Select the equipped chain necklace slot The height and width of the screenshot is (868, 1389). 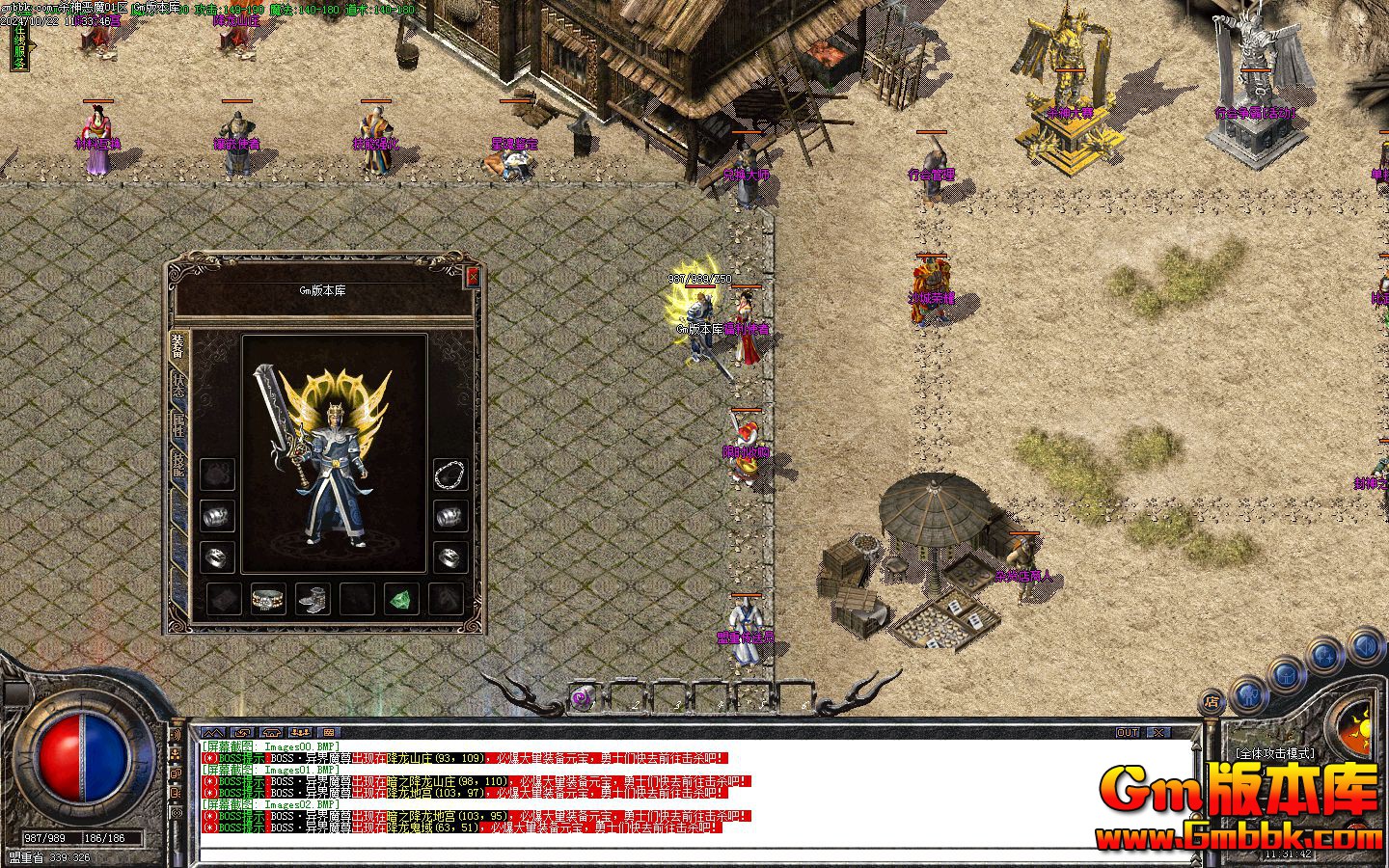pyautogui.click(x=450, y=475)
